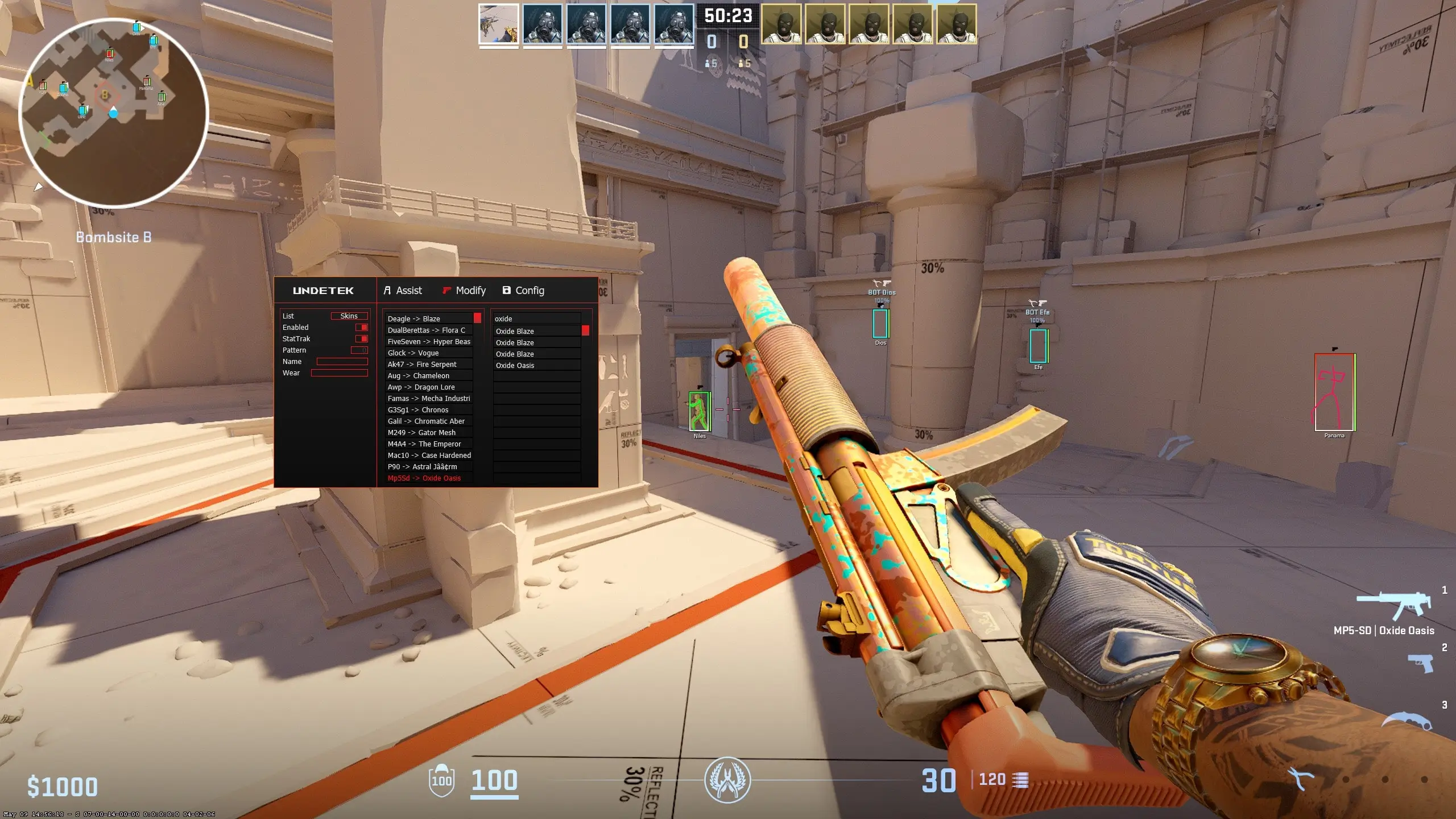
Task: Click the circular minimap
Action: coord(114,111)
